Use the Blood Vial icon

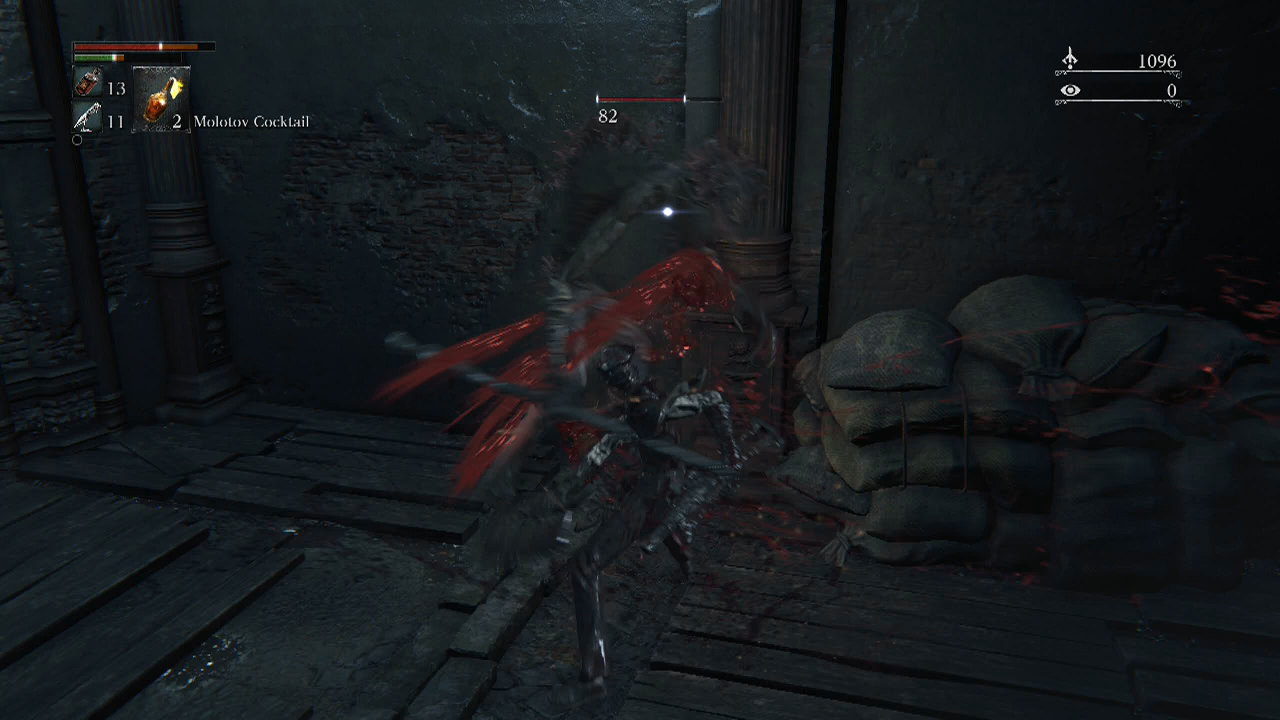[x=87, y=86]
